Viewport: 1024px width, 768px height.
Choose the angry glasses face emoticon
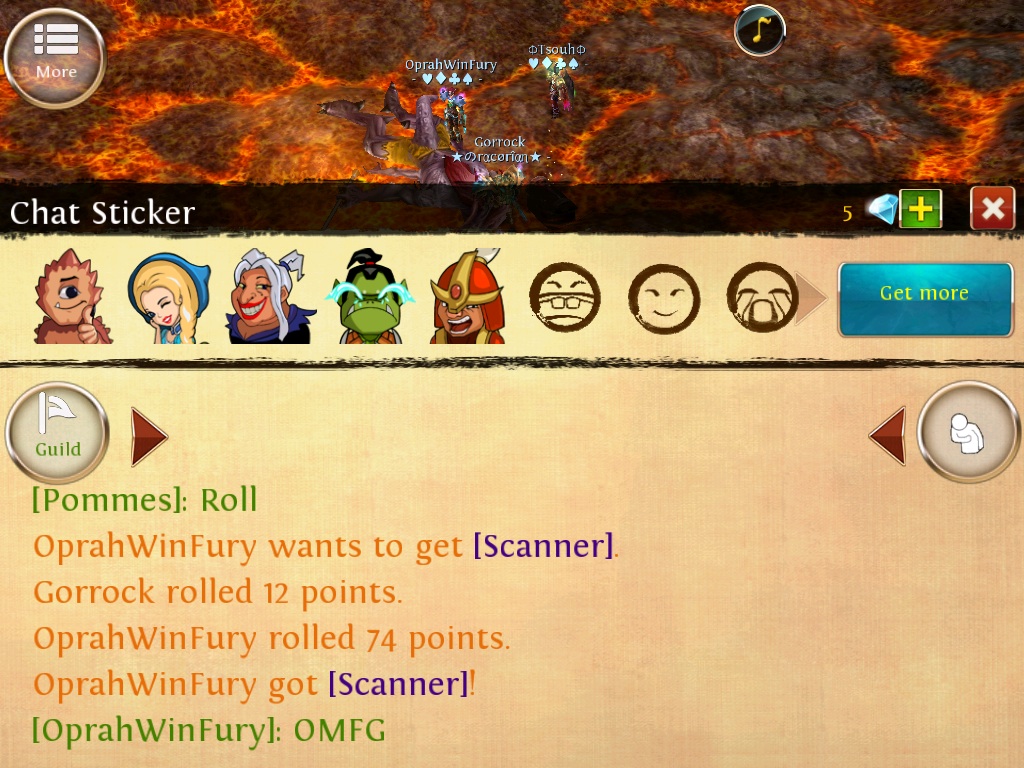click(564, 298)
